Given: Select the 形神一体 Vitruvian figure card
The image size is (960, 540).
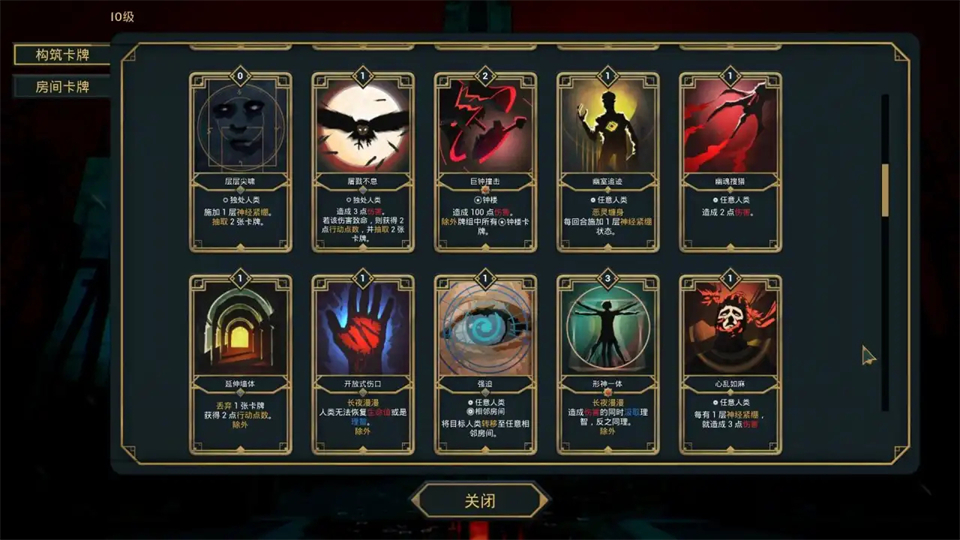Looking at the screenshot, I should point(608,361).
